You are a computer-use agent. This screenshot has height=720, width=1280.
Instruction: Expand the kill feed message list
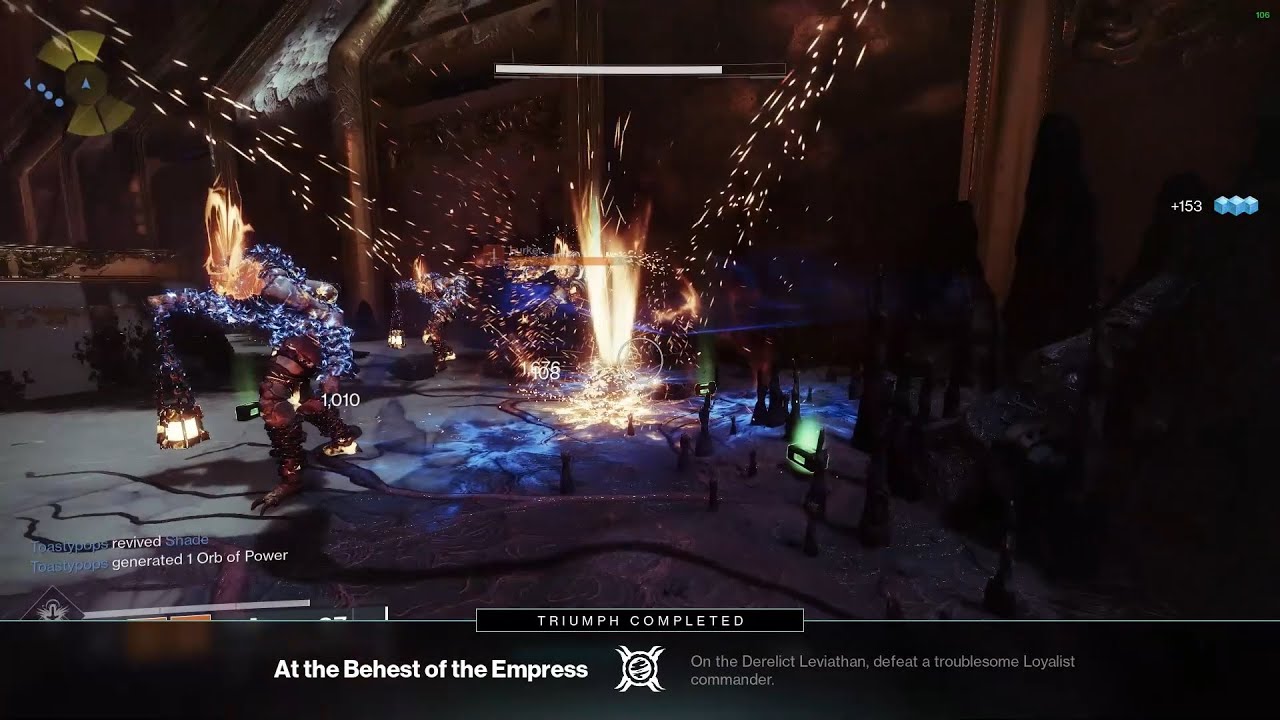tap(160, 550)
